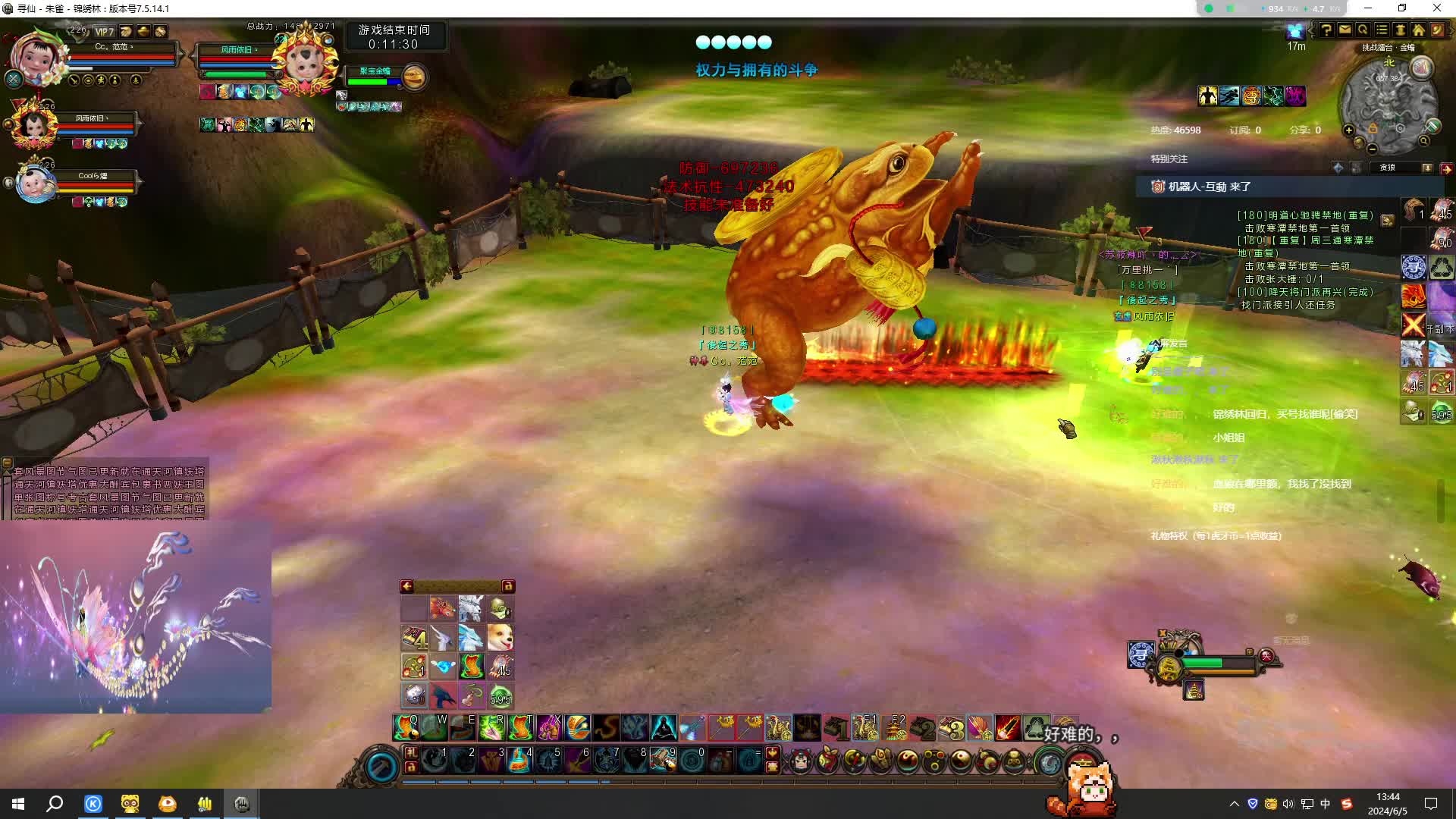The height and width of the screenshot is (819, 1456).
Task: Activate the meditating figure skill icon
Action: pyautogui.click(x=664, y=727)
